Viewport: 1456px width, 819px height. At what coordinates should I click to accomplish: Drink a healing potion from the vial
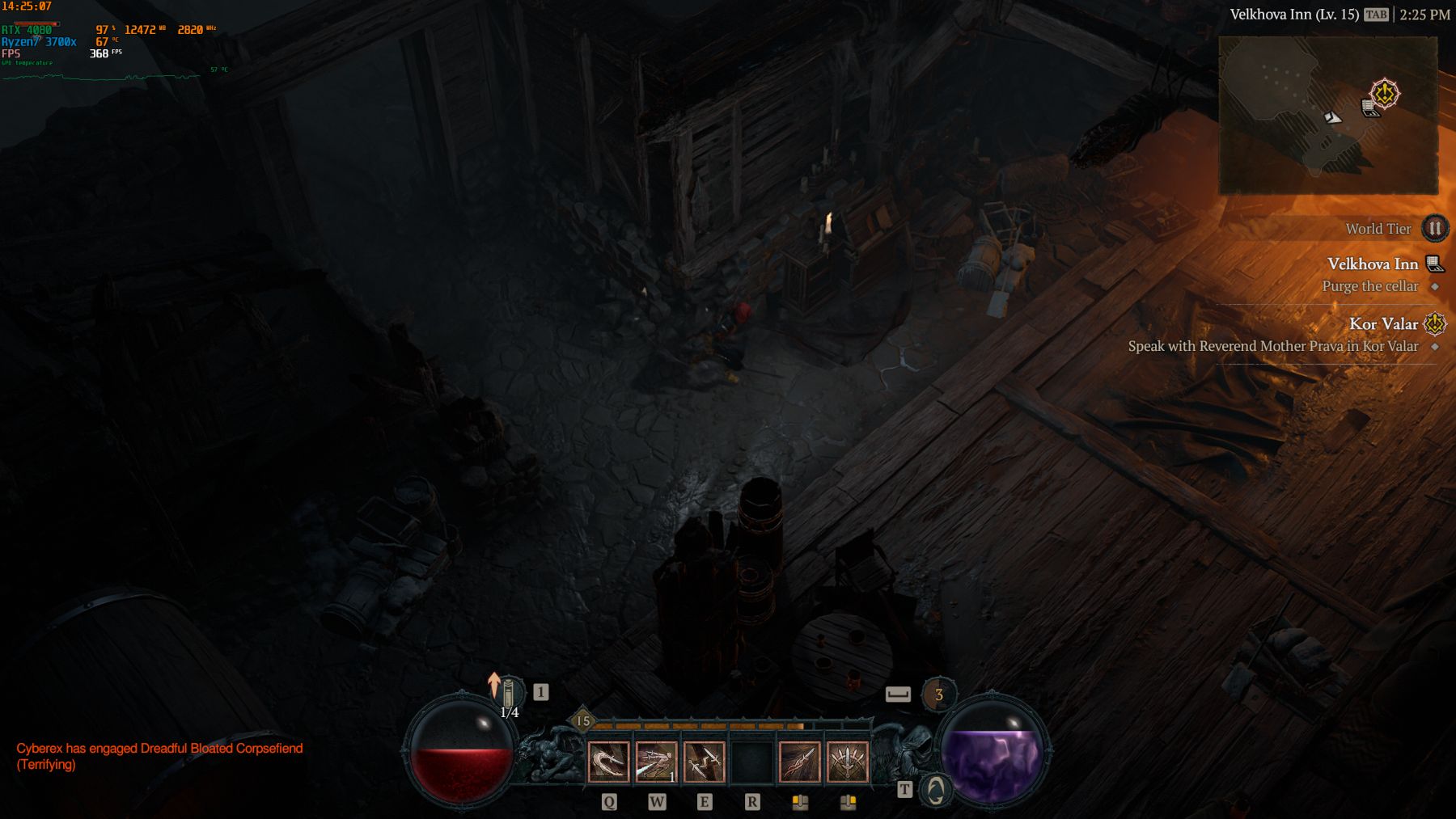(x=509, y=694)
